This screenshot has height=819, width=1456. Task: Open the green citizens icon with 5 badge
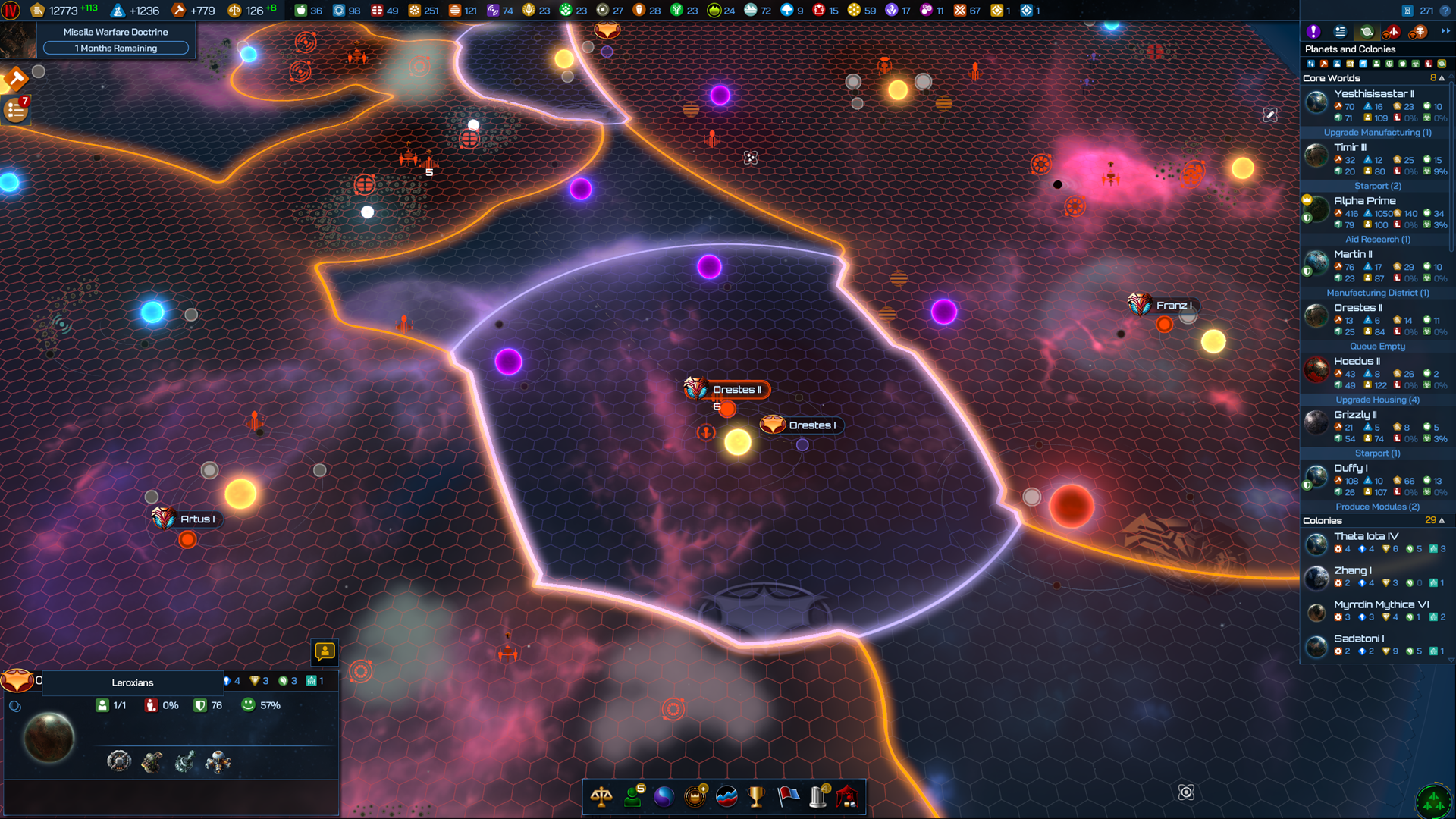(x=632, y=797)
